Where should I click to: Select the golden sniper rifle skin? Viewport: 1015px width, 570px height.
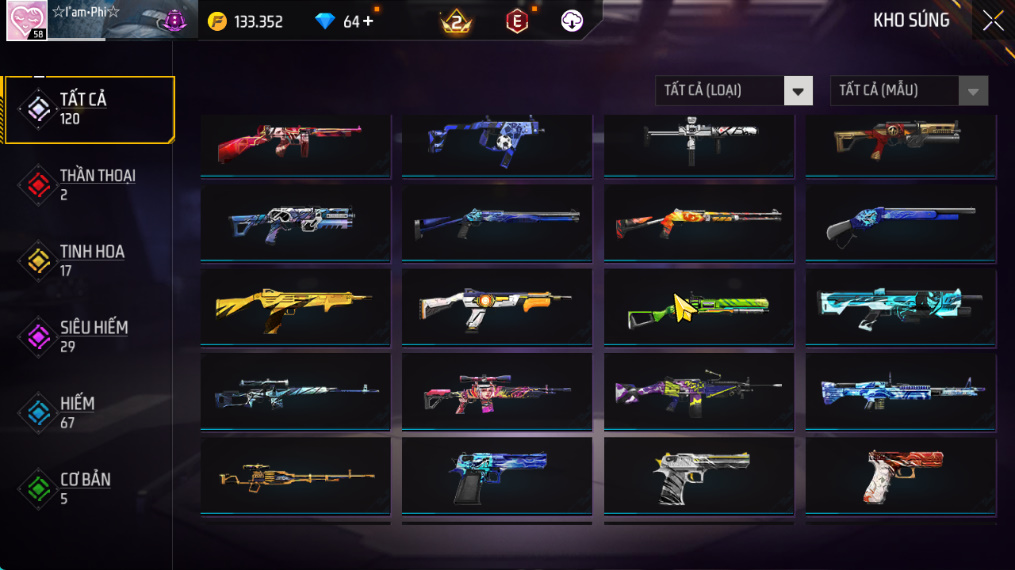[295, 477]
